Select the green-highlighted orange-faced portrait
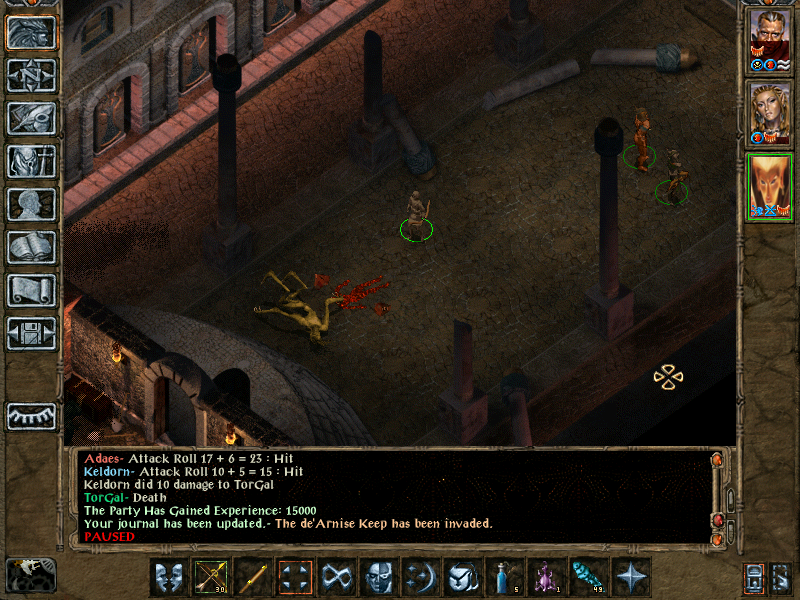 [x=769, y=186]
